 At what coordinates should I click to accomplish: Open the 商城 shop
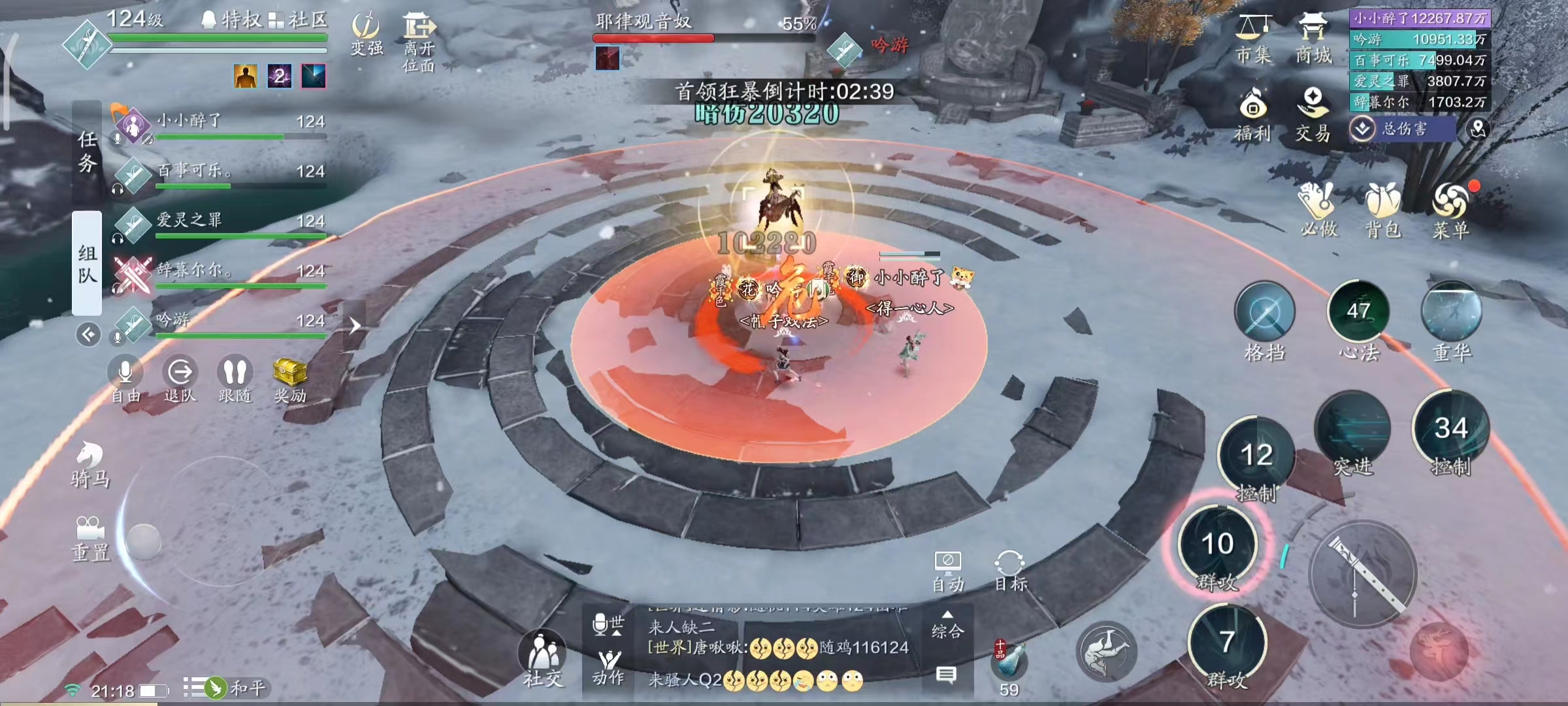tap(1313, 39)
